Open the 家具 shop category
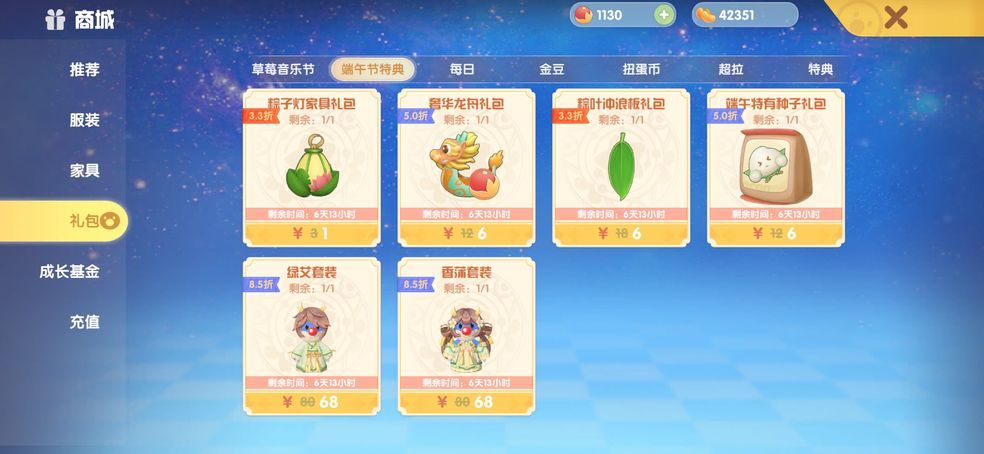 [x=84, y=170]
